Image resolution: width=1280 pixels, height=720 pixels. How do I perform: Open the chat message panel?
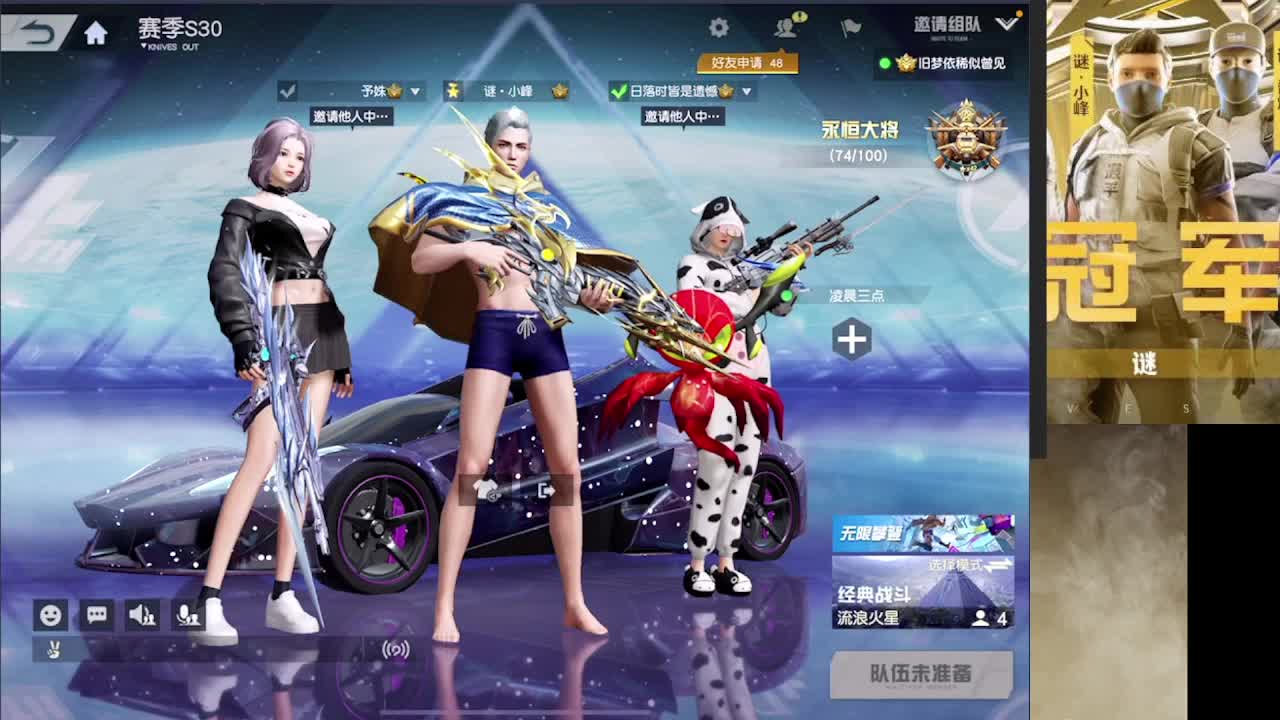(x=96, y=616)
